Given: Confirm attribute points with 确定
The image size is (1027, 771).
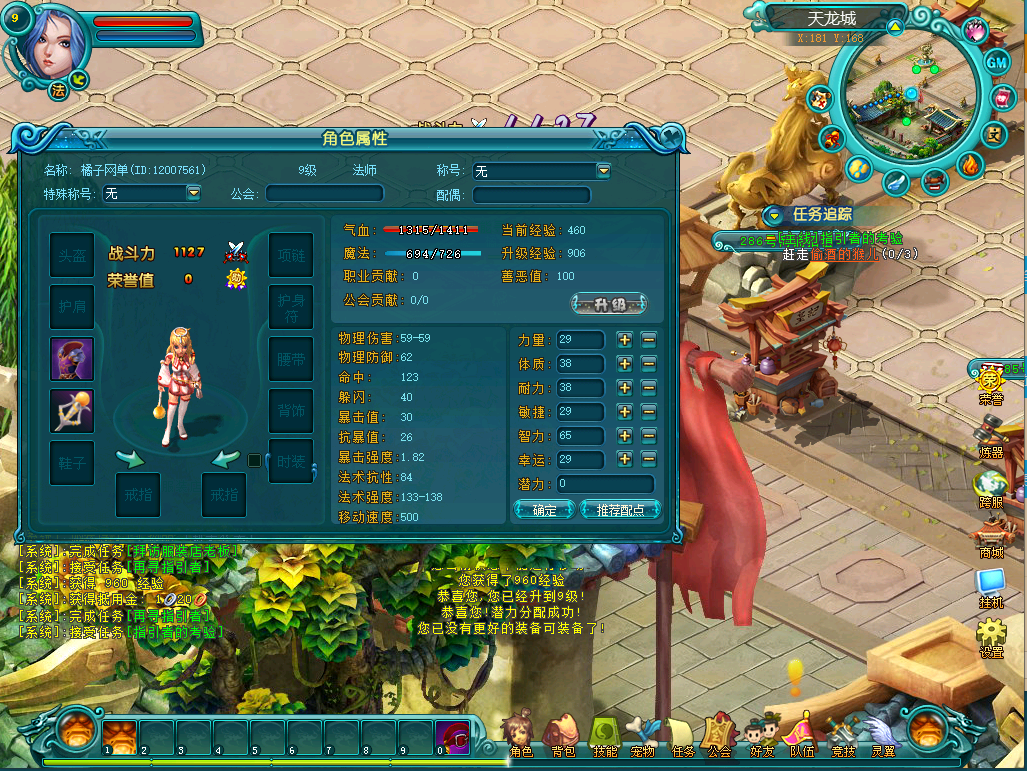Looking at the screenshot, I should [544, 510].
